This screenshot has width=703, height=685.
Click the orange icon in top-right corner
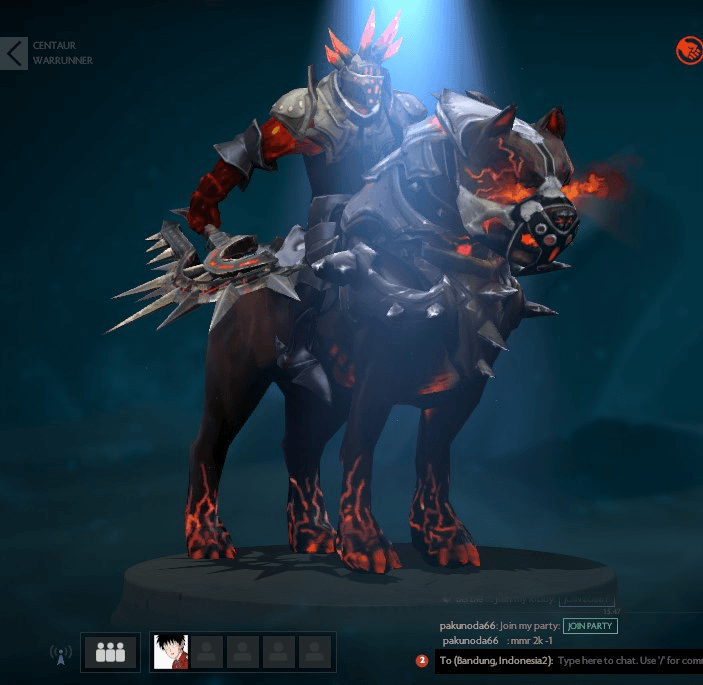[x=689, y=50]
